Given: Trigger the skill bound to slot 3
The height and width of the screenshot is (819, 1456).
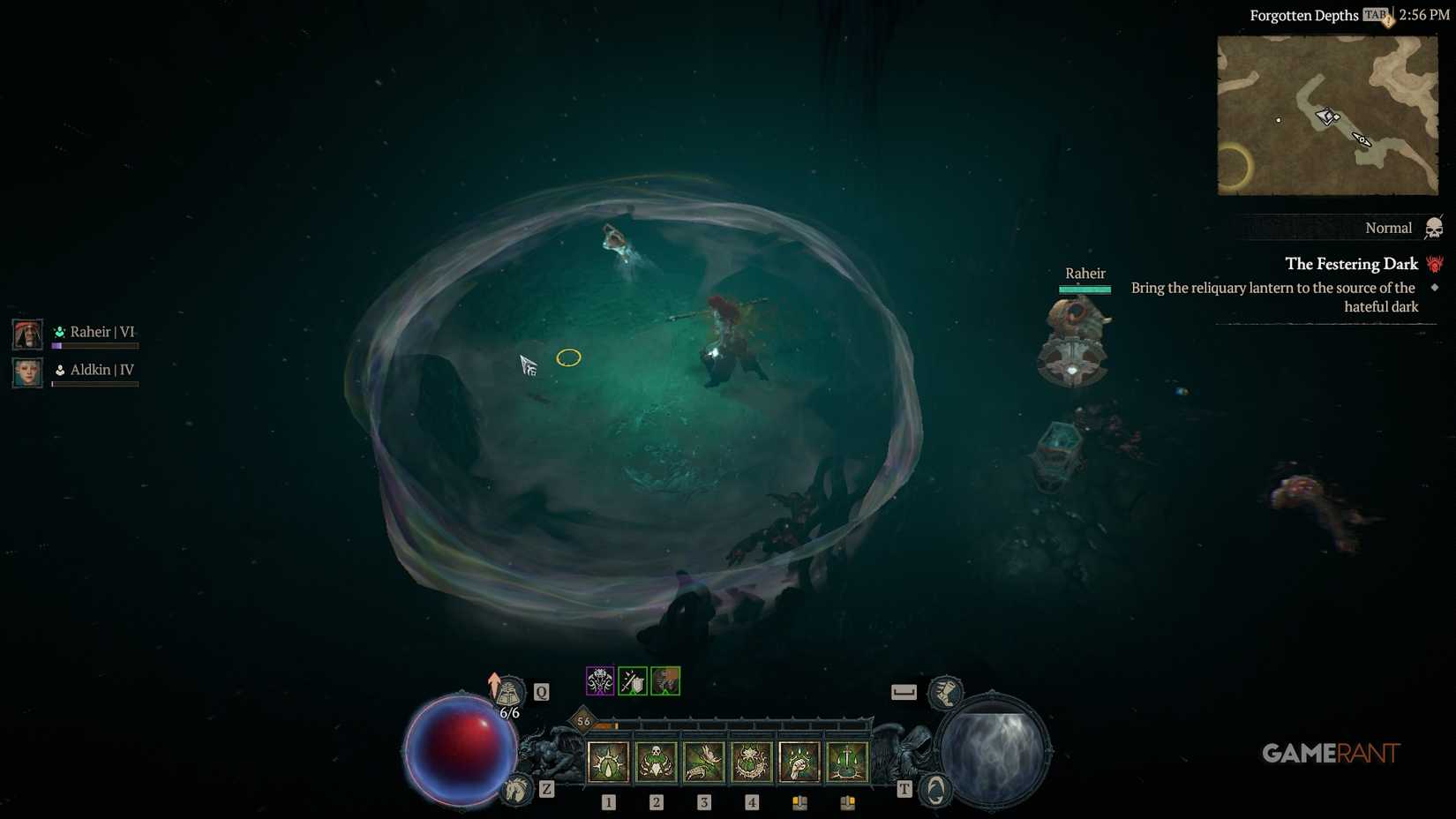Looking at the screenshot, I should pyautogui.click(x=704, y=761).
